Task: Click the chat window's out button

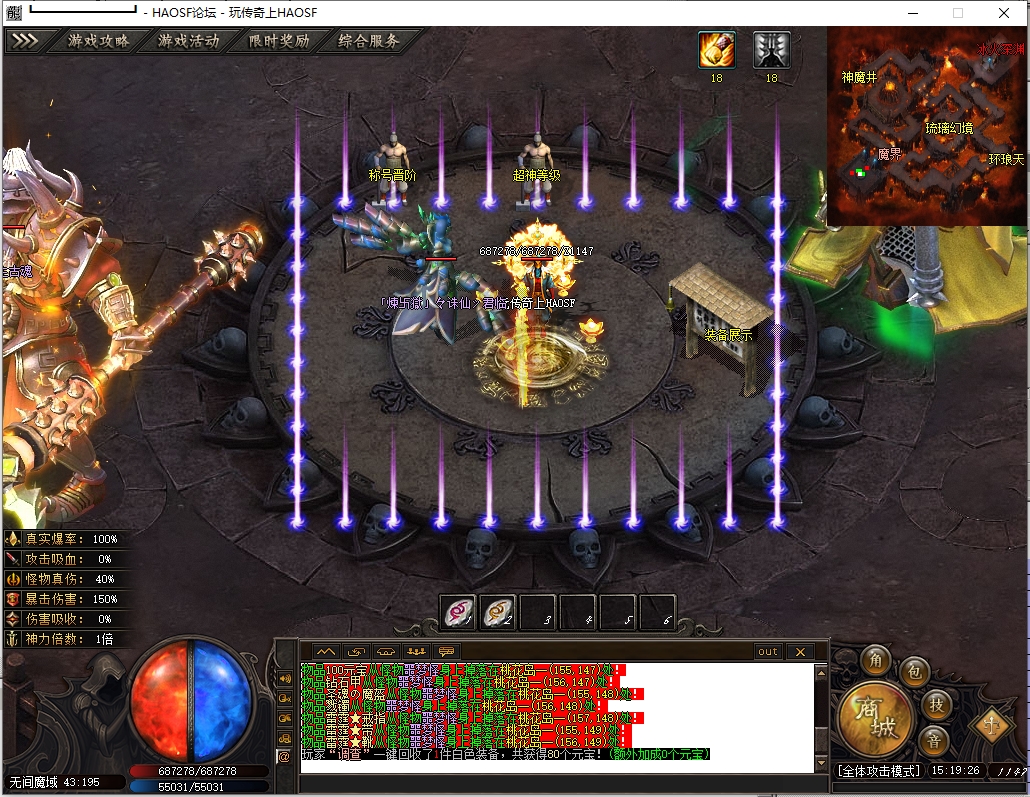Action: [x=767, y=652]
